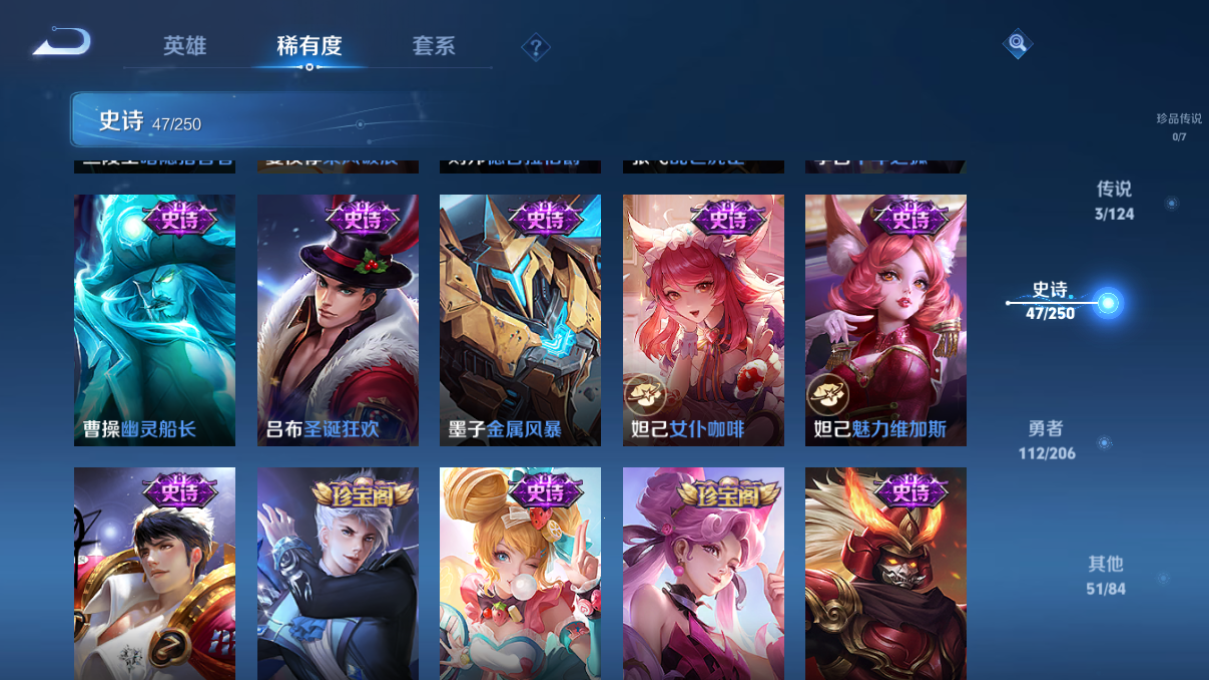Viewport: 1209px width, 680px height.
Task: Go back with the return arrow
Action: pyautogui.click(x=62, y=42)
